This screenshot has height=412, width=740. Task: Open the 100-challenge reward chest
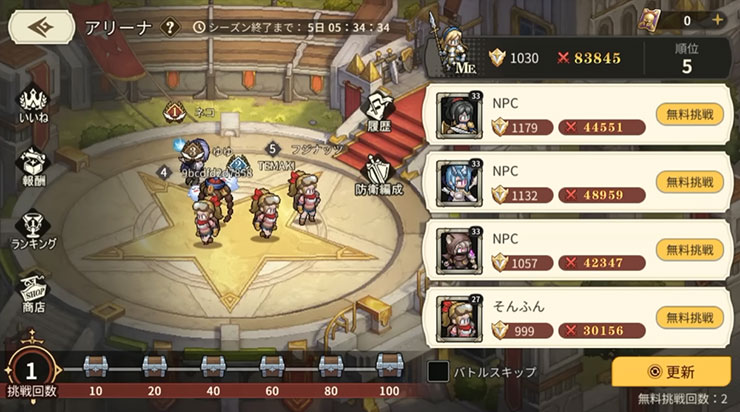(x=388, y=366)
